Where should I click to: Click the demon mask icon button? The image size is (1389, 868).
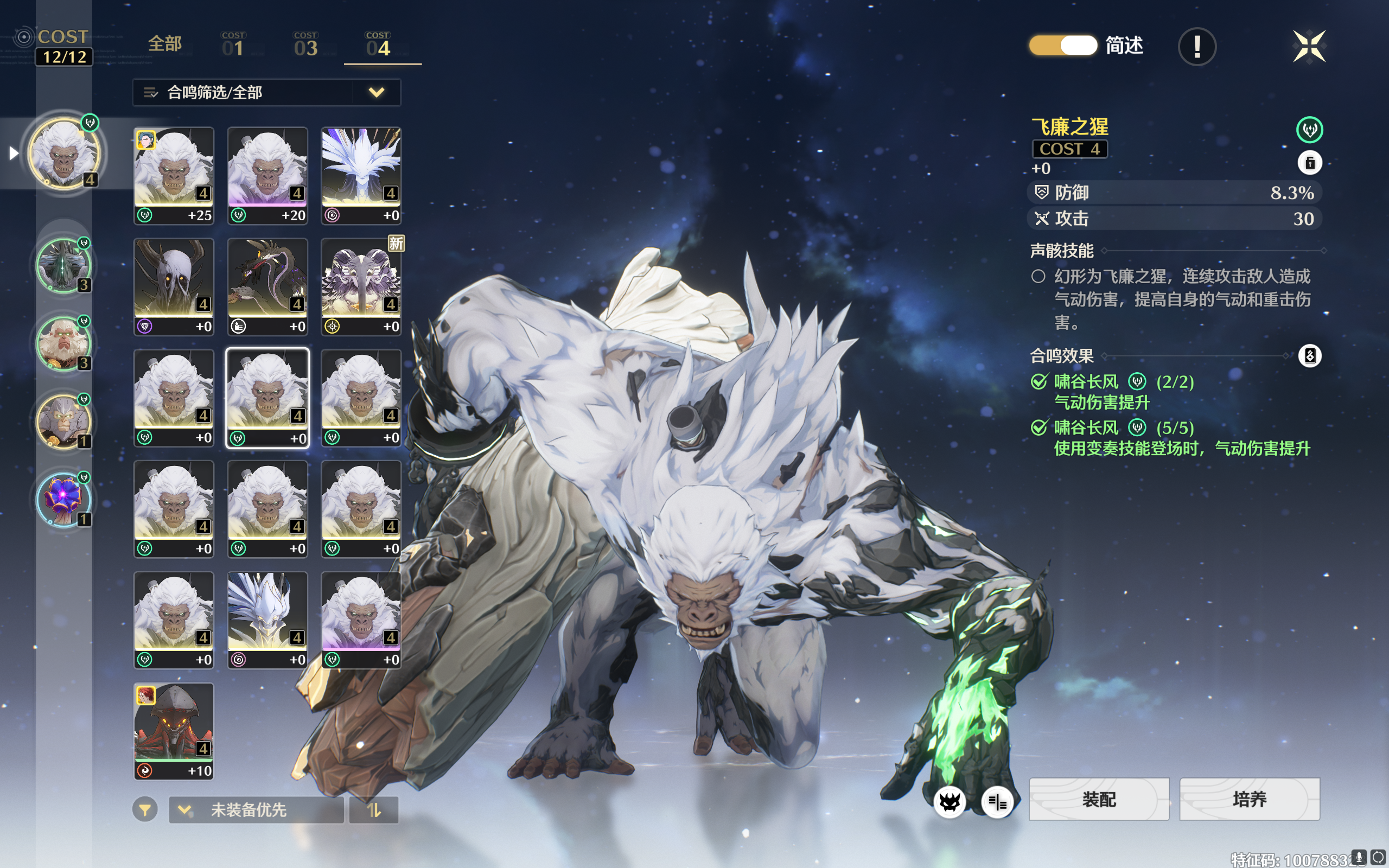click(950, 801)
